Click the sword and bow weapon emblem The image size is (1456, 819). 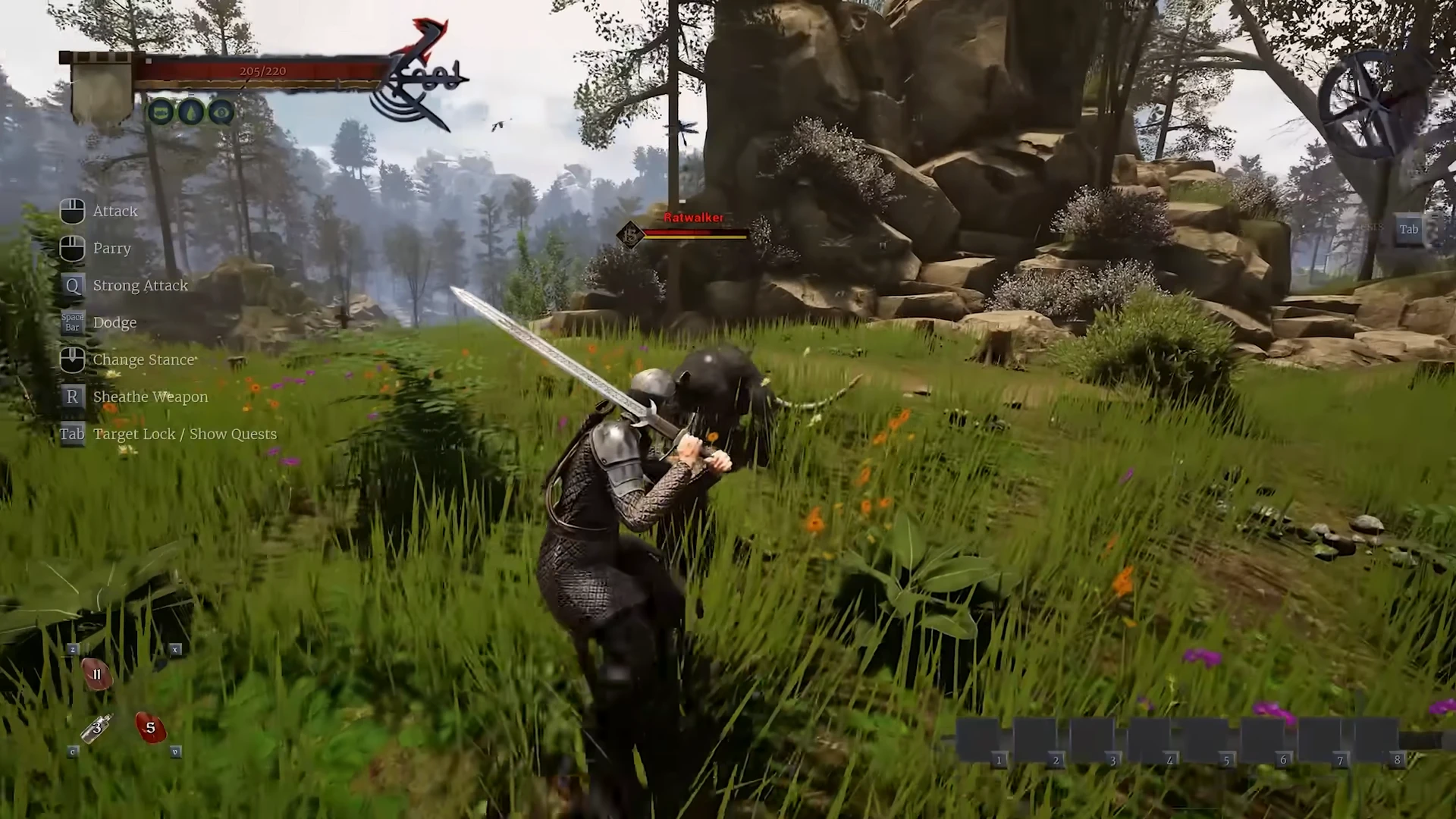tap(422, 76)
